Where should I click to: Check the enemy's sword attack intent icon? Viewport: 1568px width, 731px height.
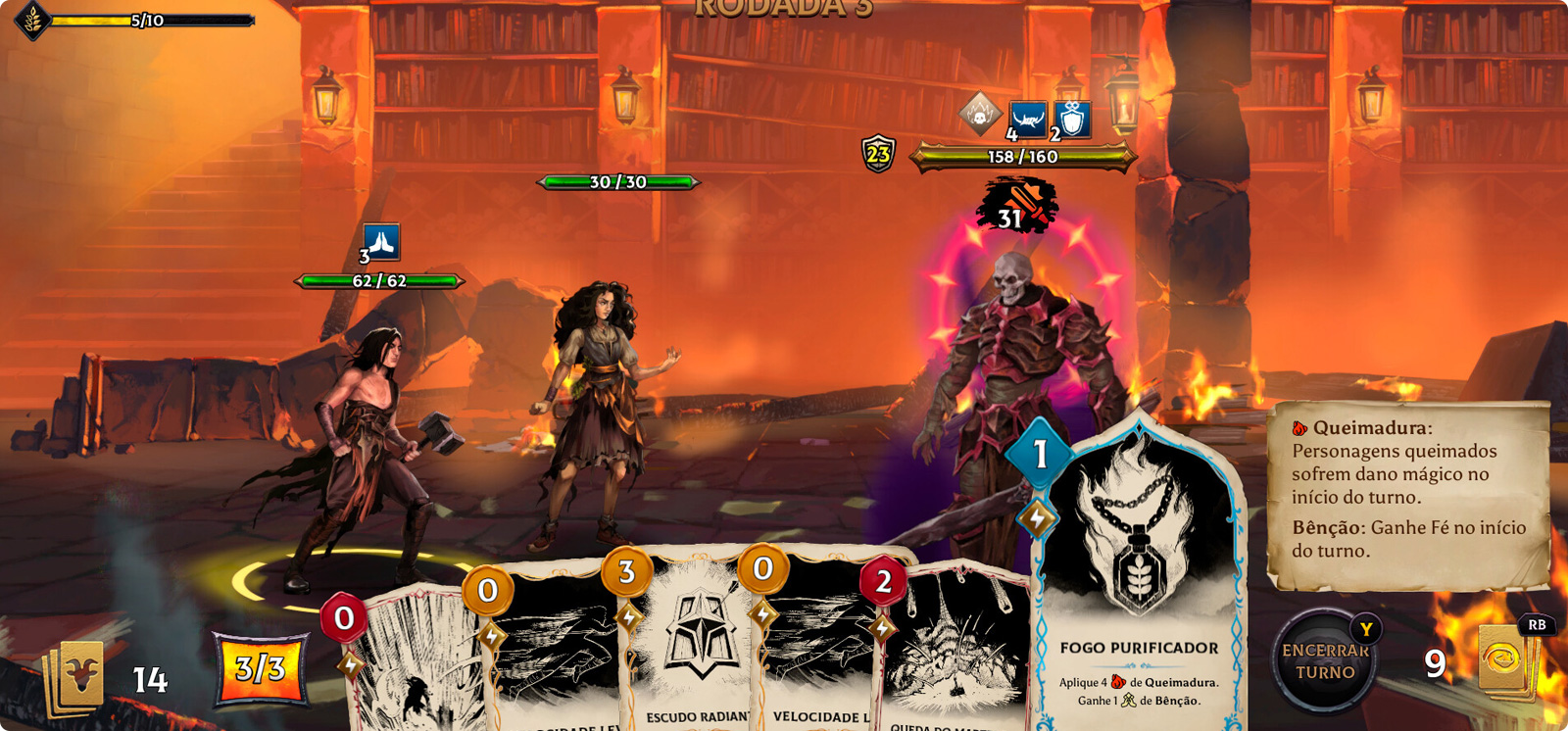[x=1016, y=204]
